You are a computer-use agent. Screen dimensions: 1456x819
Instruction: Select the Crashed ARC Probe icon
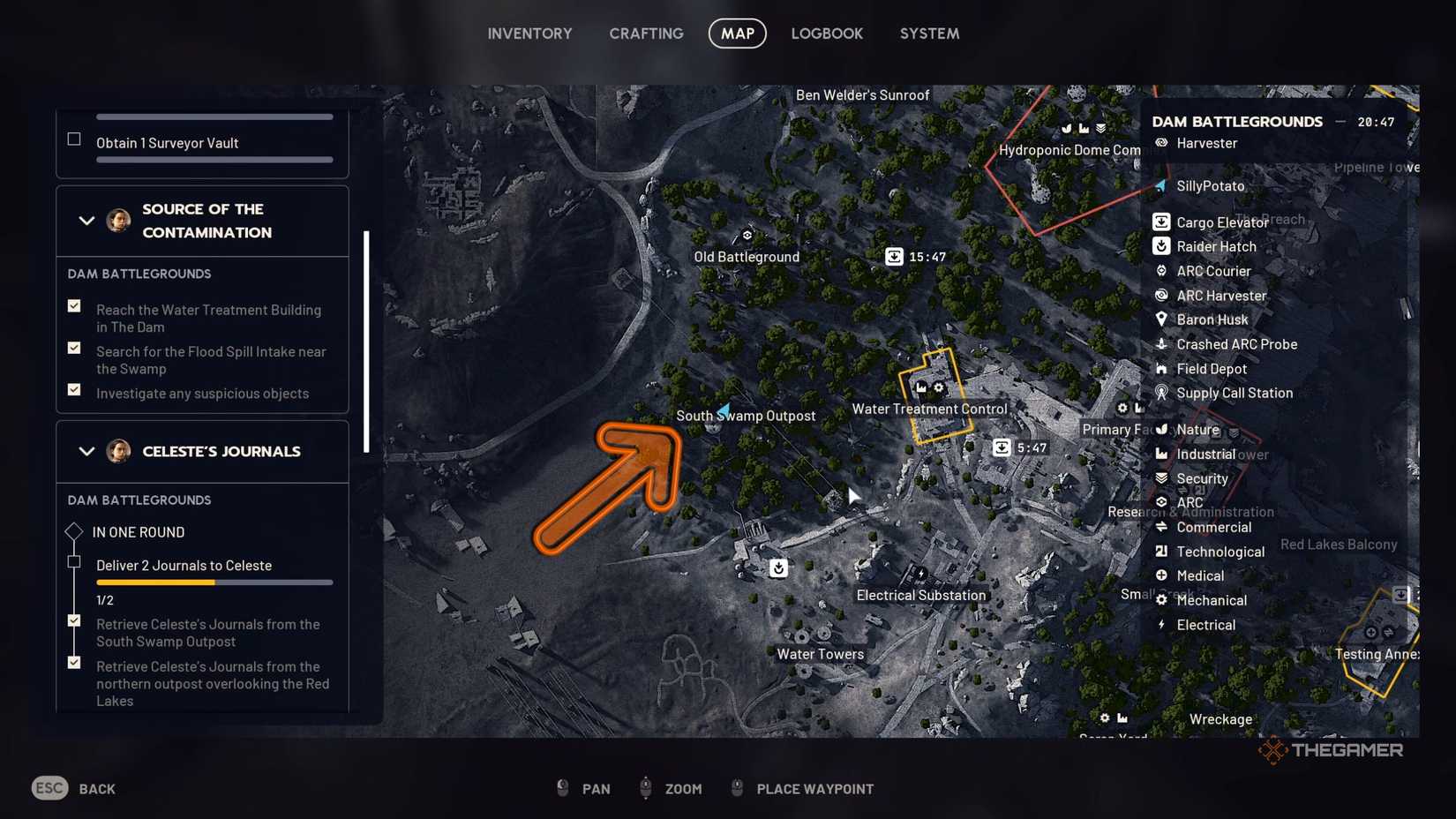(1163, 344)
